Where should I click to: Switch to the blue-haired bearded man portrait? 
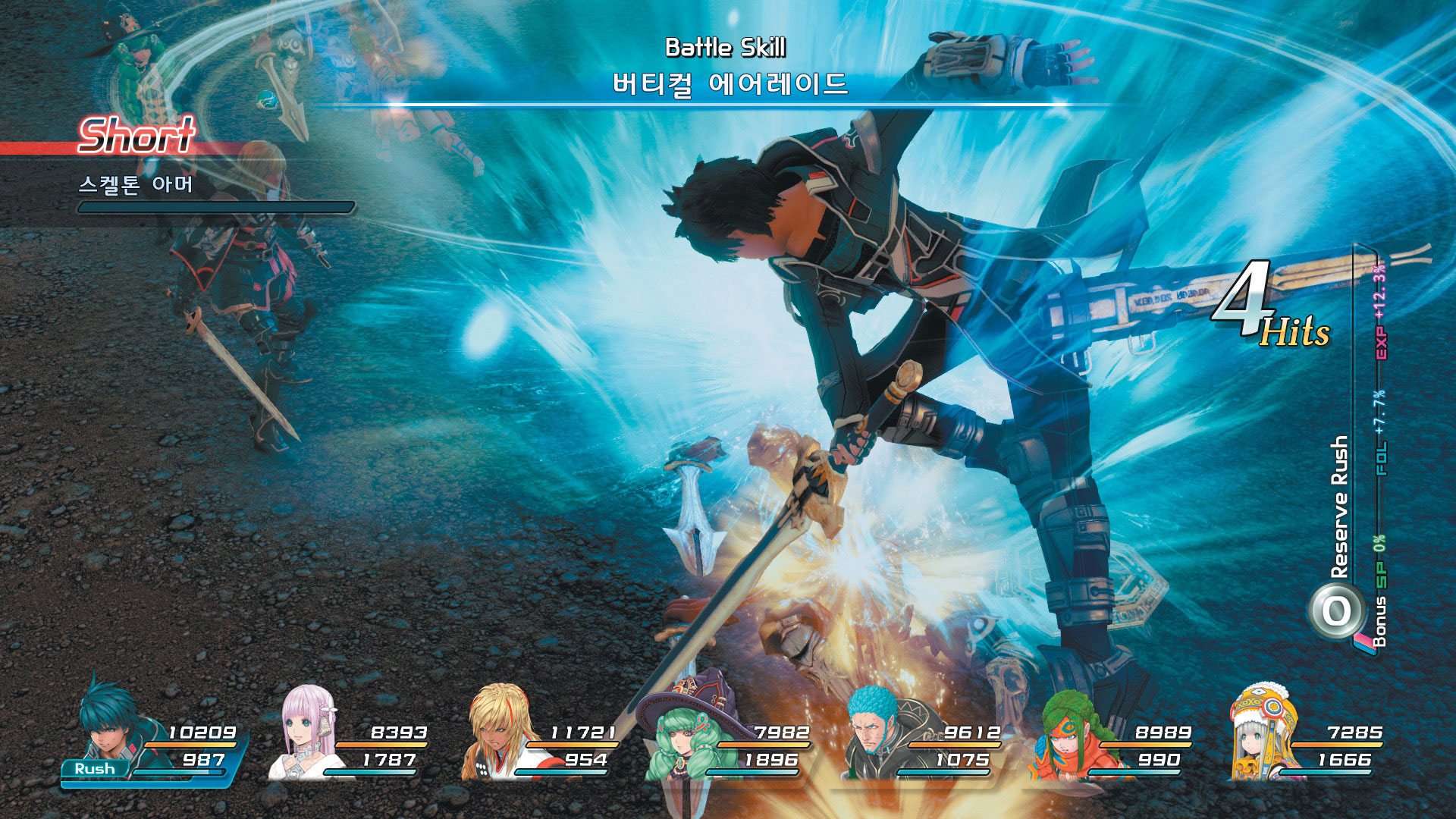click(x=878, y=732)
